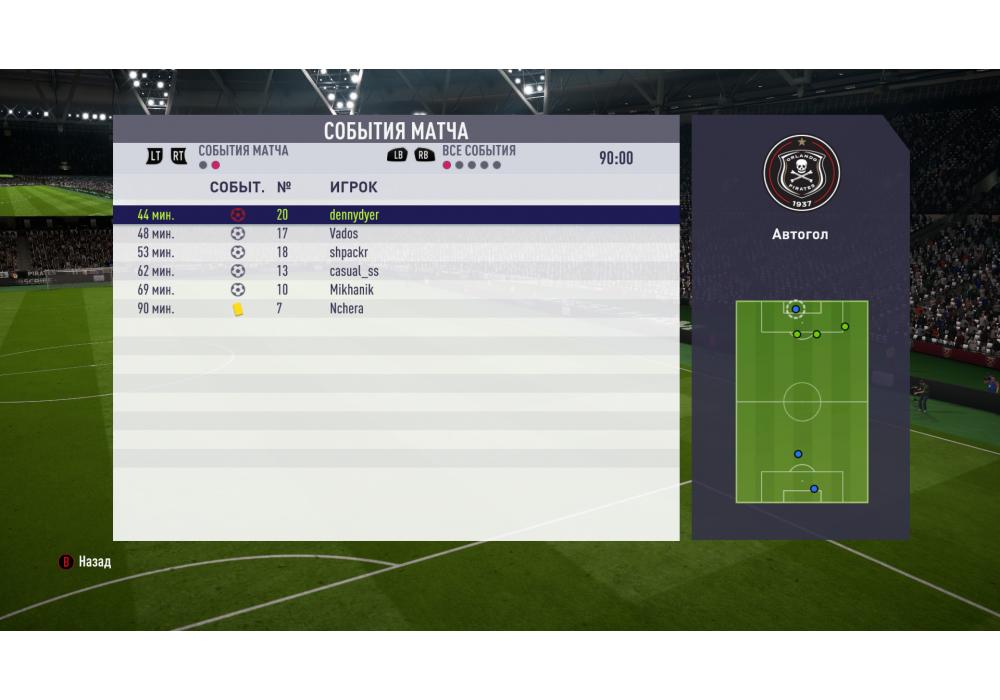The height and width of the screenshot is (700, 1000).
Task: Click the pitch diagram event map
Action: click(x=801, y=402)
